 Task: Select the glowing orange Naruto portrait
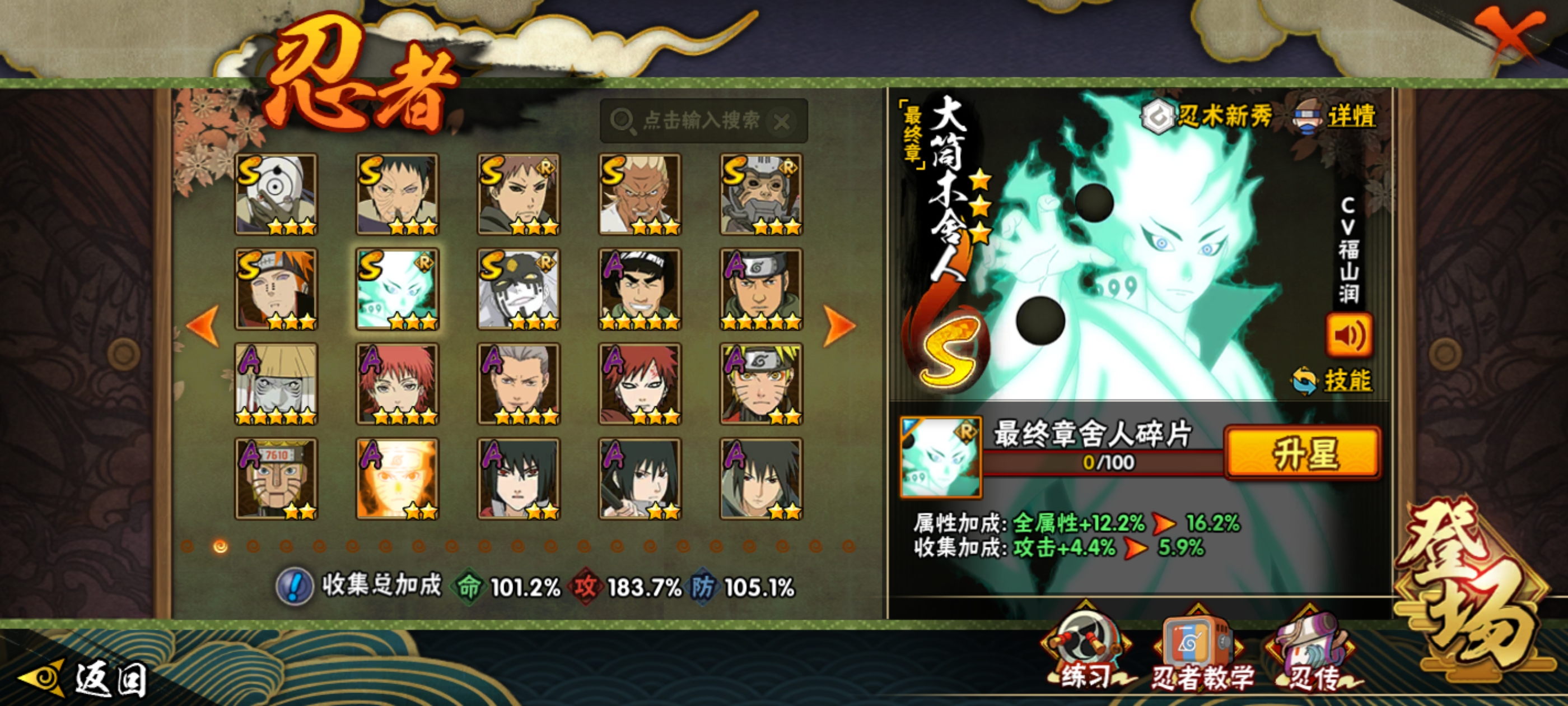click(x=397, y=479)
